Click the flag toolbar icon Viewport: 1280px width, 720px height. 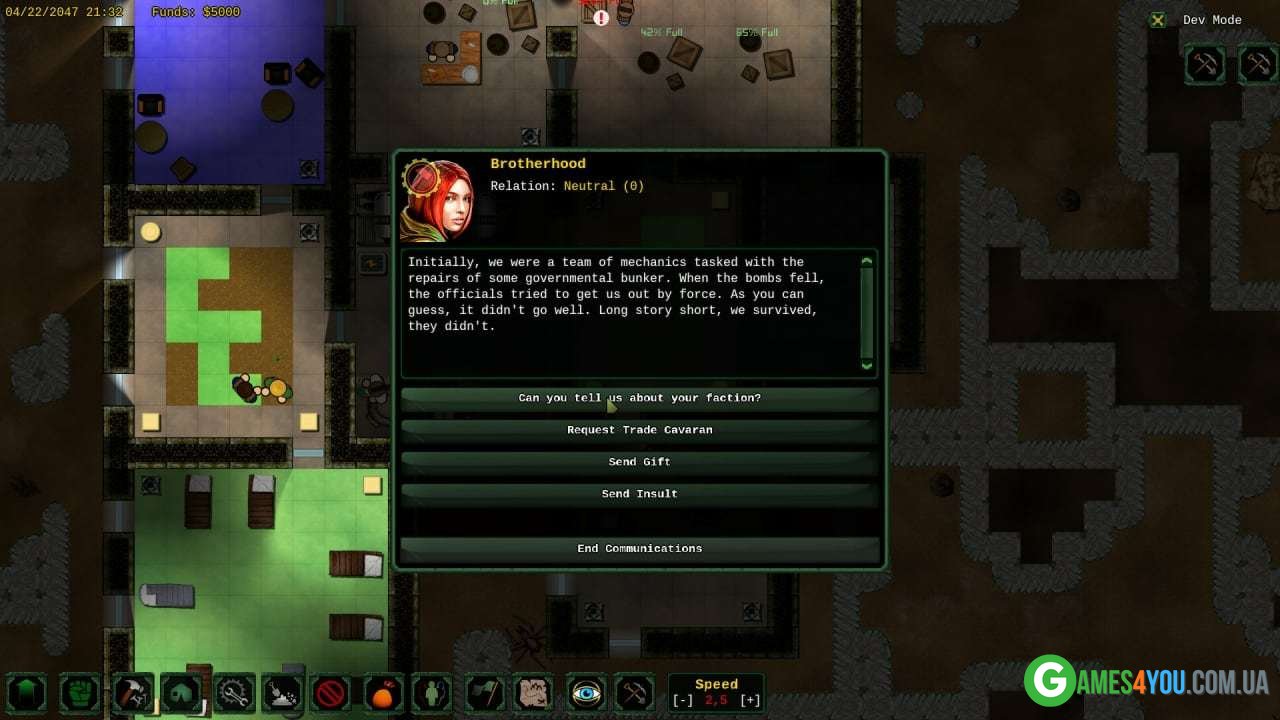point(484,692)
